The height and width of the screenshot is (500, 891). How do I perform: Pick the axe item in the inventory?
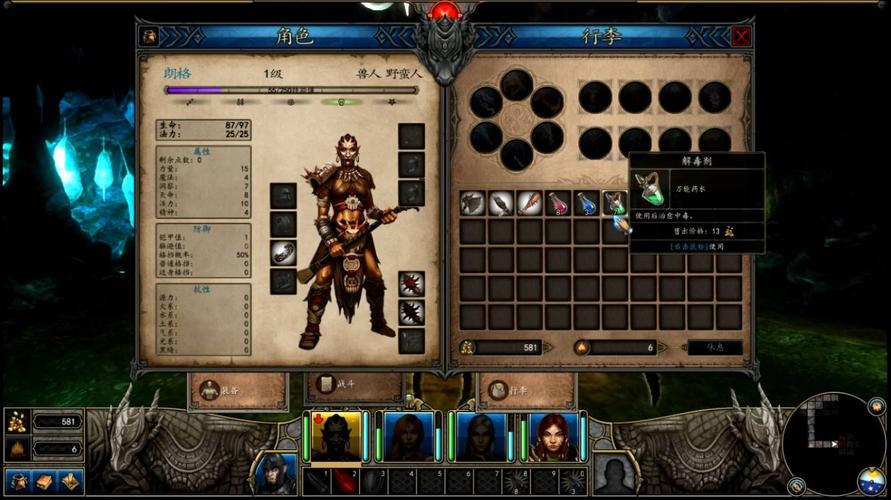473,203
